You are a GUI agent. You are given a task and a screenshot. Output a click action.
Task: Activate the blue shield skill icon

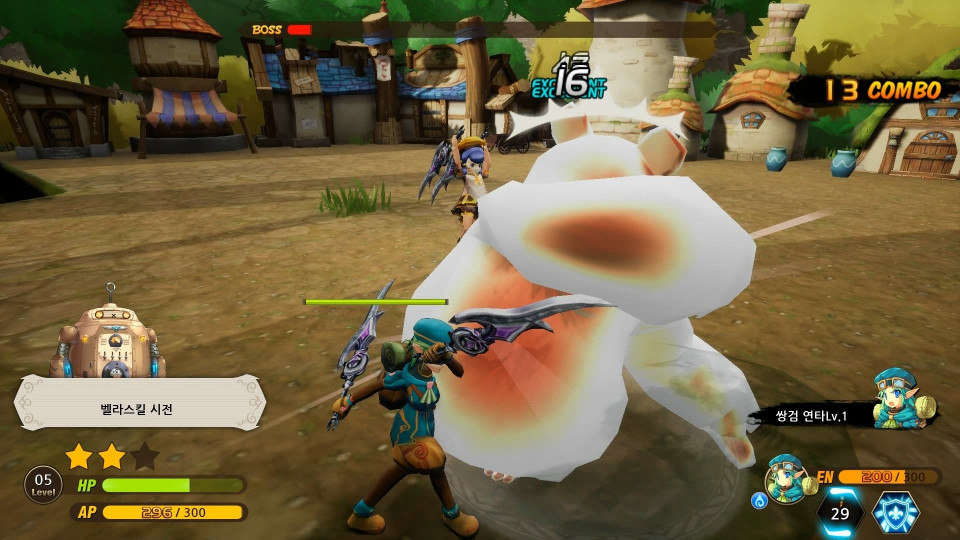click(896, 513)
